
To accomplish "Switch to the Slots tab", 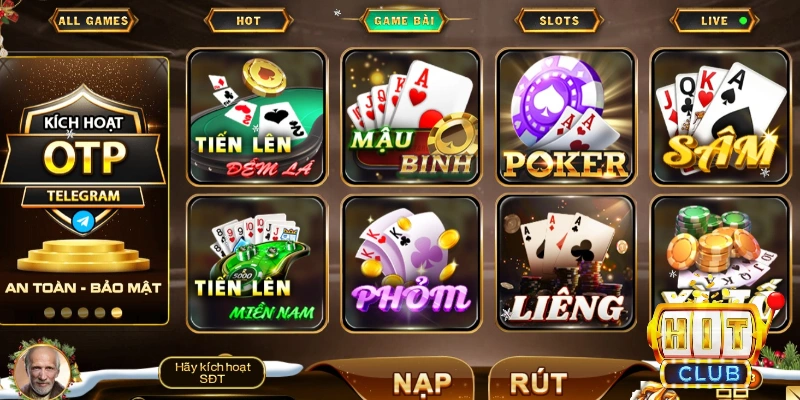I will tap(559, 20).
